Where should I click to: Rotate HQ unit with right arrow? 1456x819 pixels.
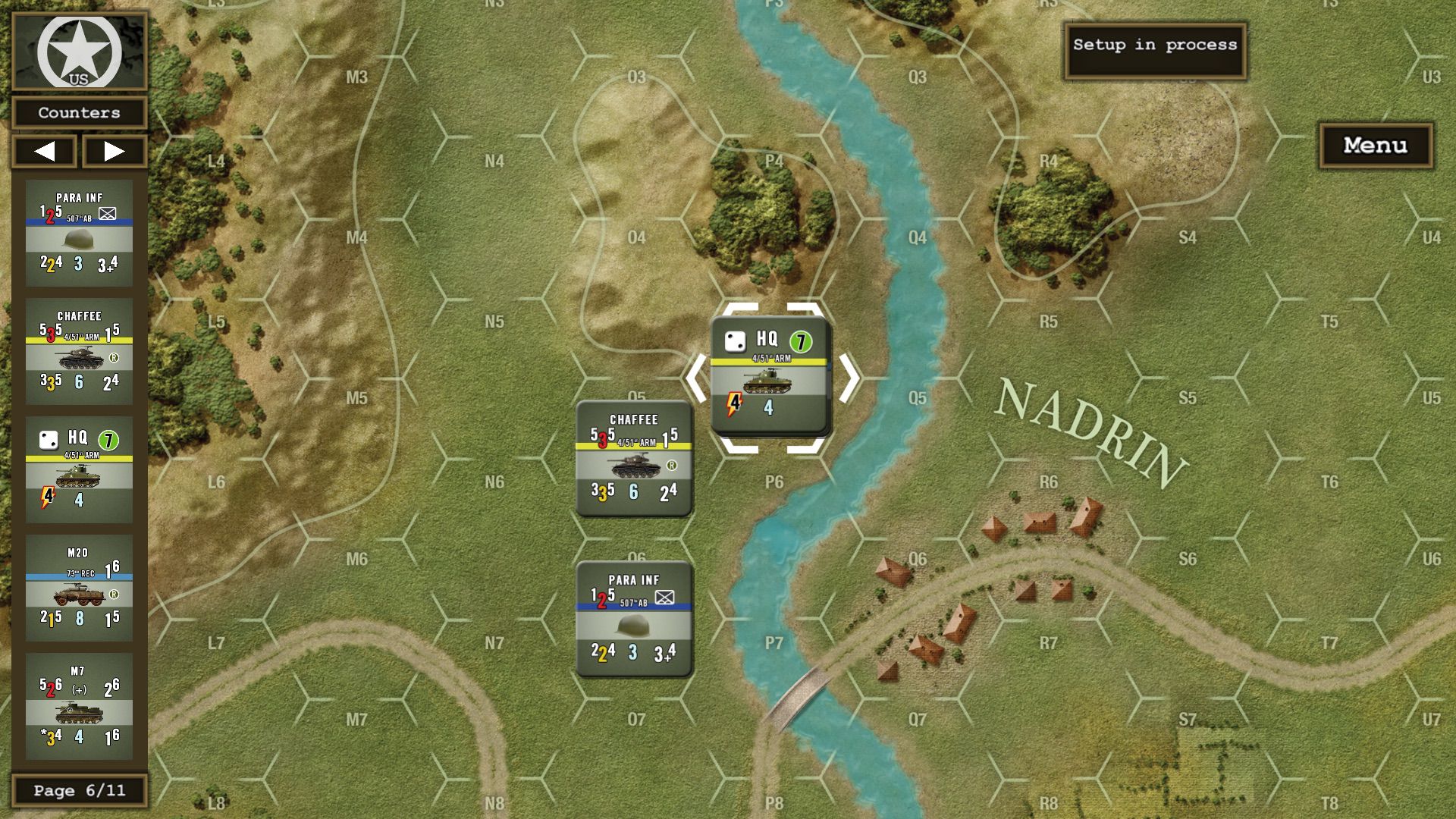coord(849,378)
